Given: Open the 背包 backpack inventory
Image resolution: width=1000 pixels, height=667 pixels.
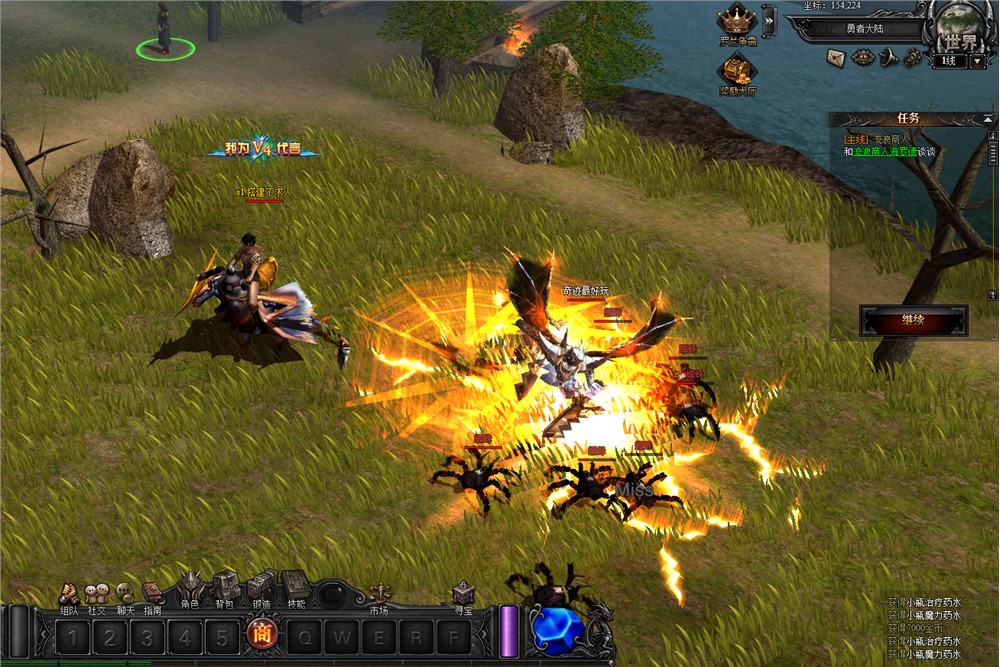Looking at the screenshot, I should pyautogui.click(x=226, y=589).
